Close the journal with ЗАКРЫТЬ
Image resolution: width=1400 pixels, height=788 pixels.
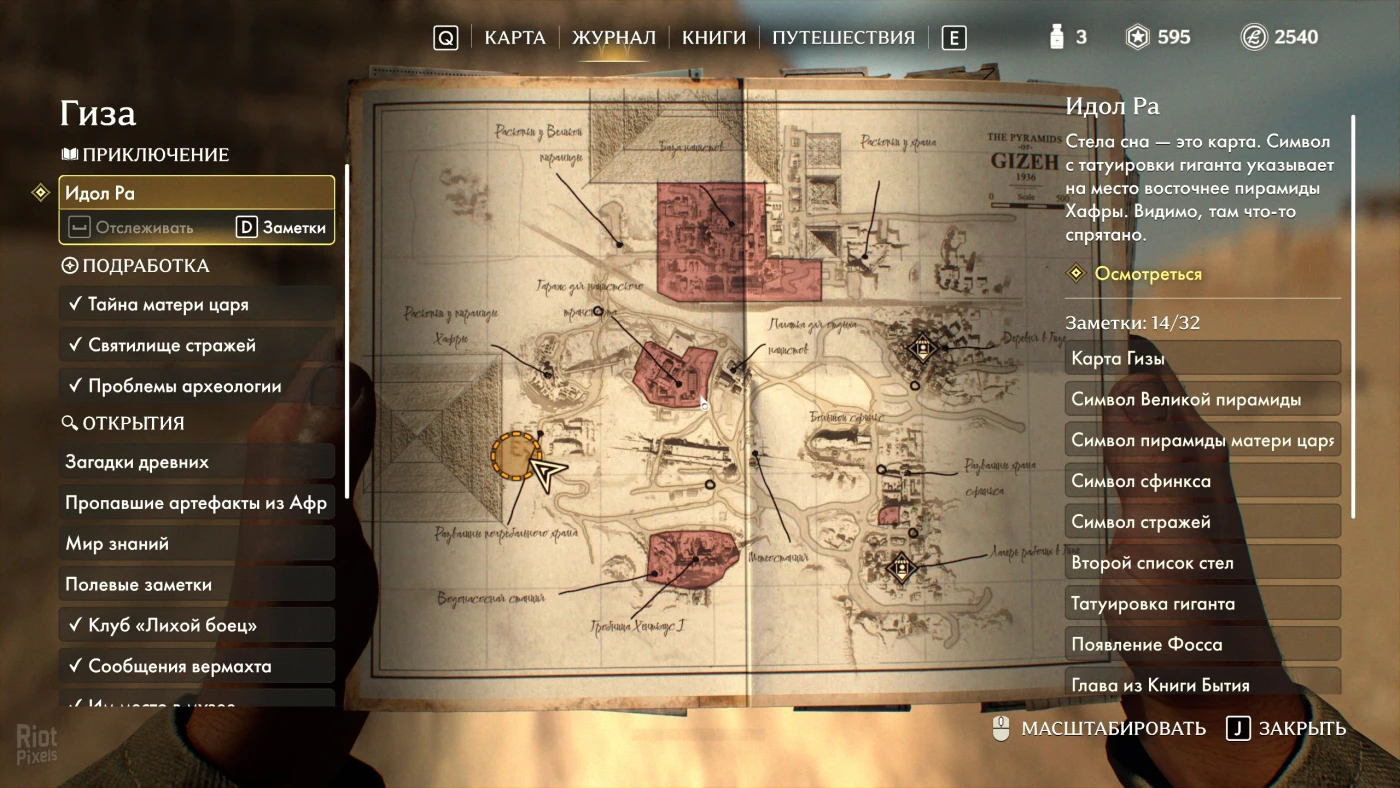[x=1287, y=729]
